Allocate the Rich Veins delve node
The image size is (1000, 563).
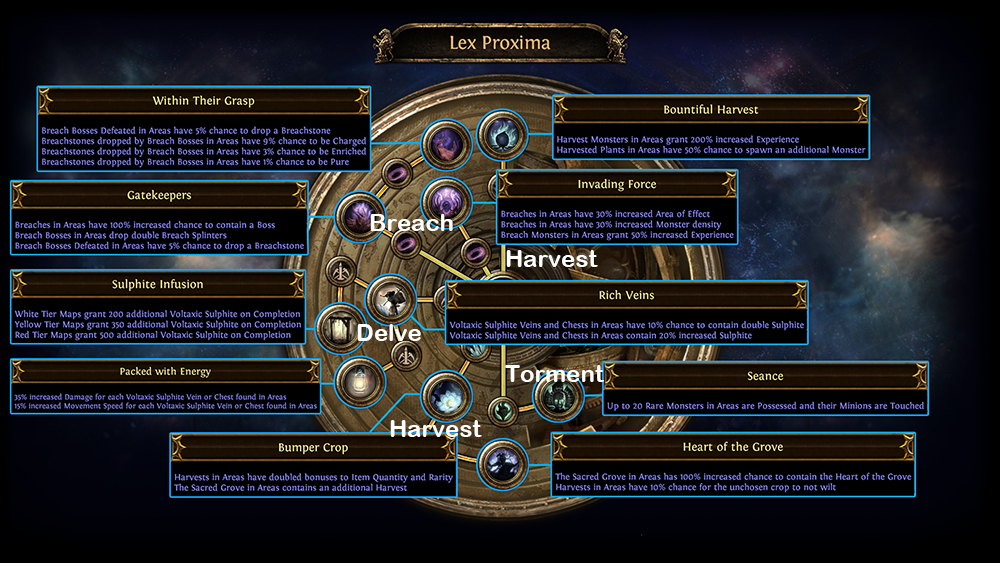[x=388, y=298]
